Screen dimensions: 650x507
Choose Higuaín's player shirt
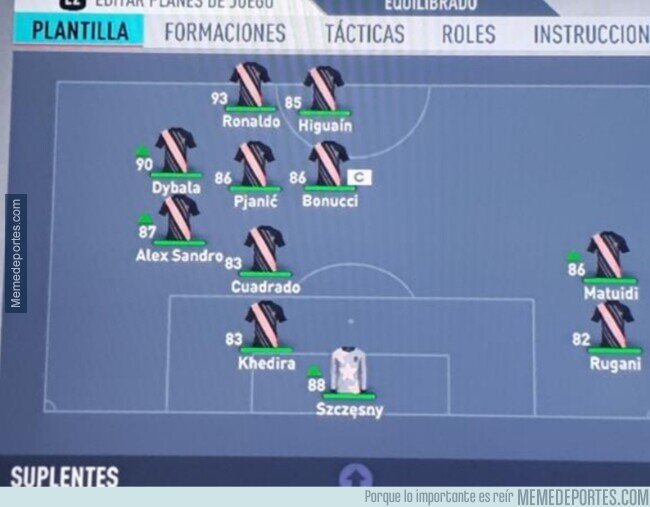[x=324, y=89]
